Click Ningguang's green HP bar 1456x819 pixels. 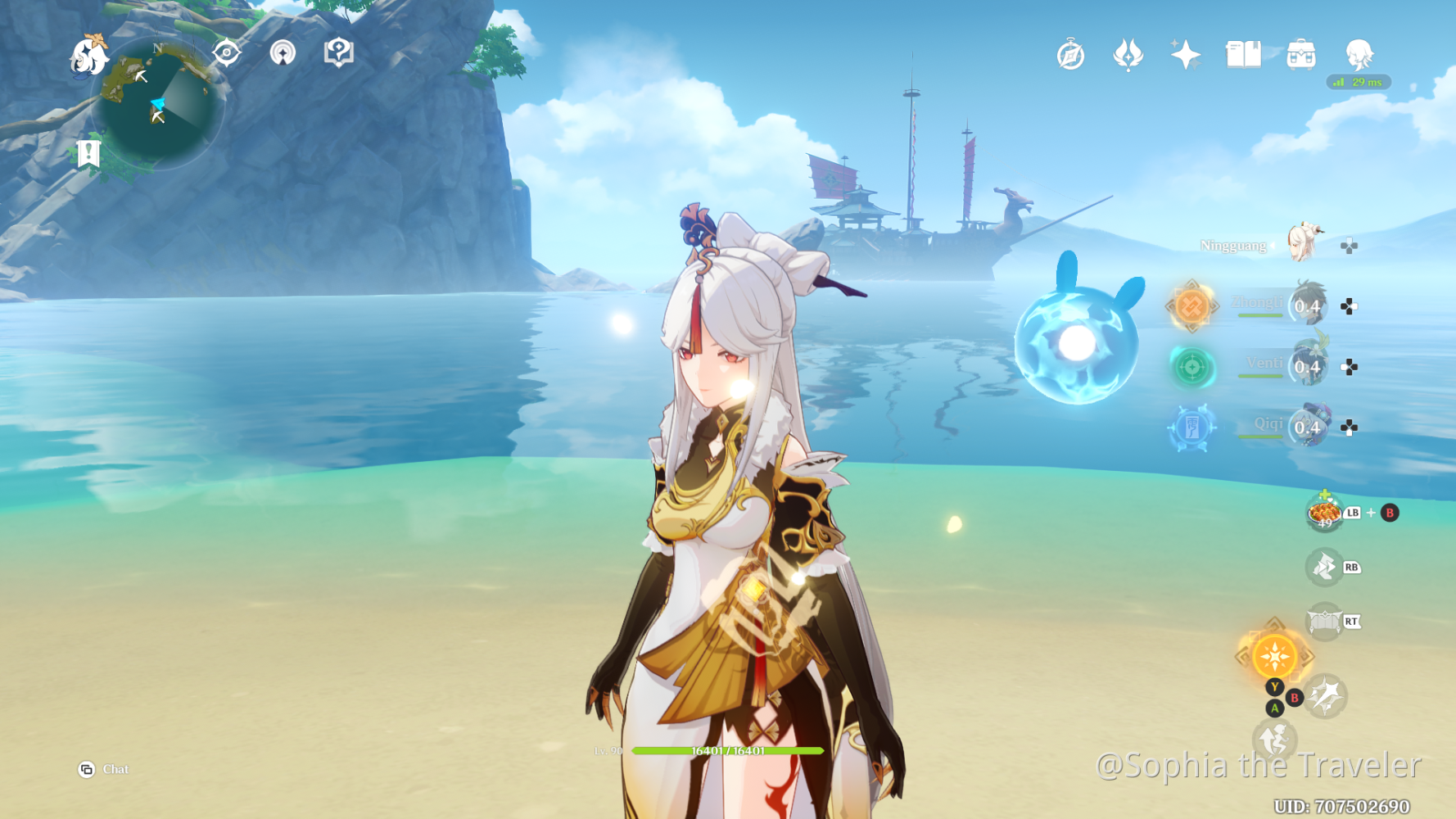click(729, 749)
